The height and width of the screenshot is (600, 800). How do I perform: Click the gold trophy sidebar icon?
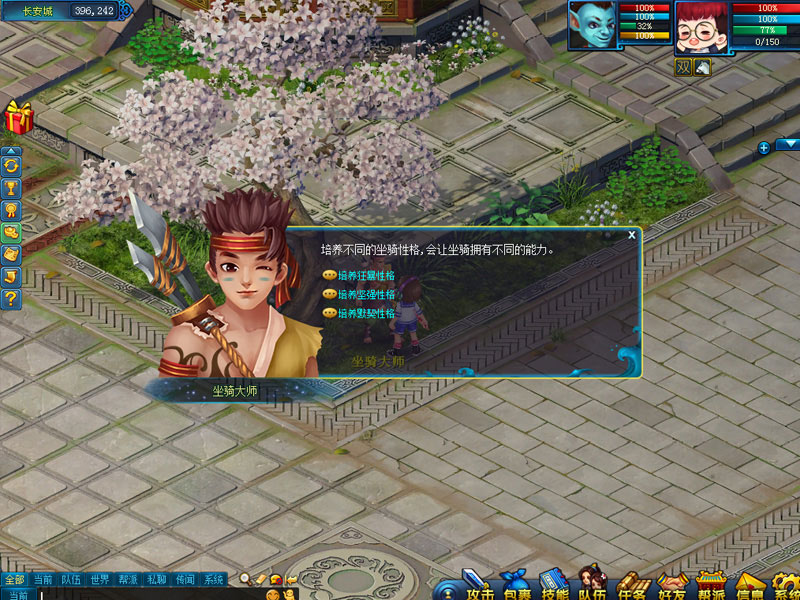click(x=12, y=187)
